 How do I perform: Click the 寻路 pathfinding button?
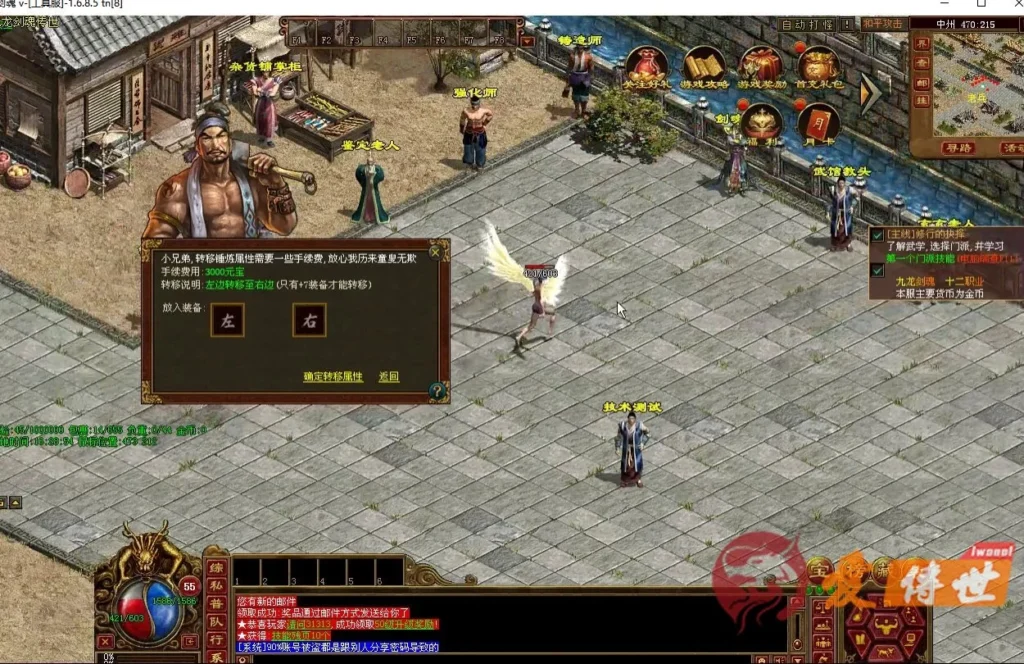[958, 148]
